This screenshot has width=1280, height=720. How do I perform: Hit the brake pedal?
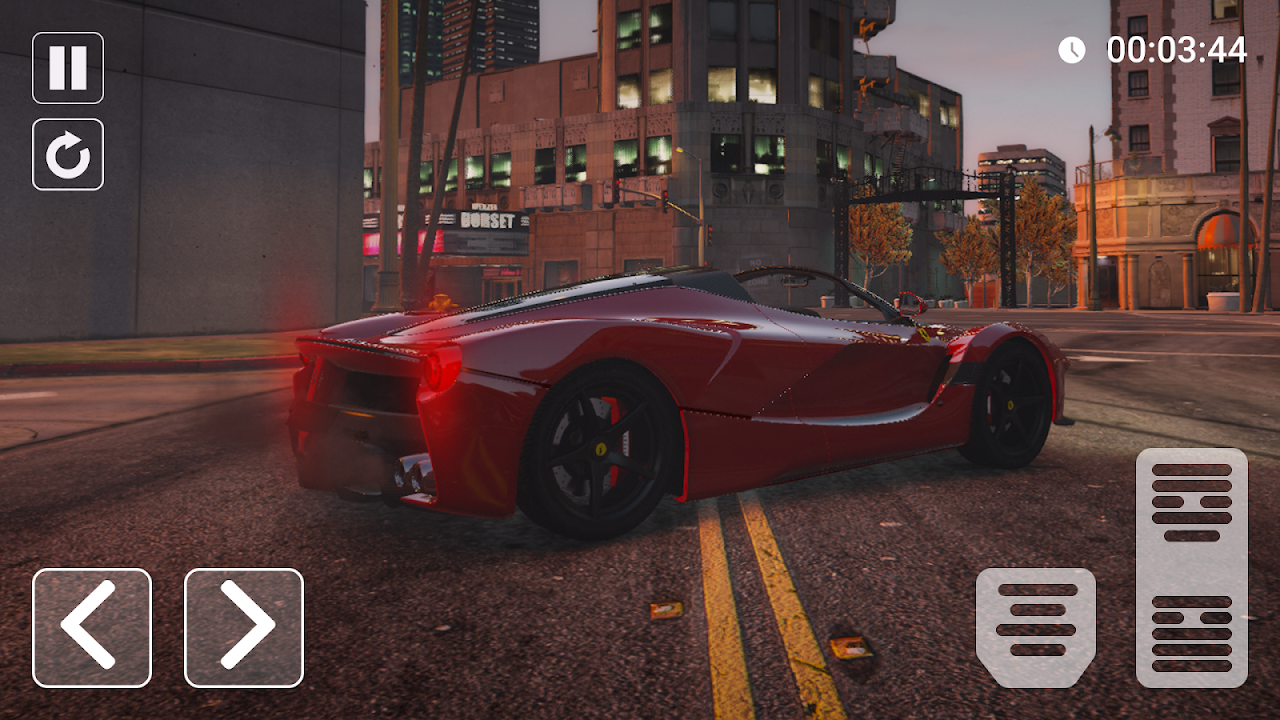point(1036,627)
